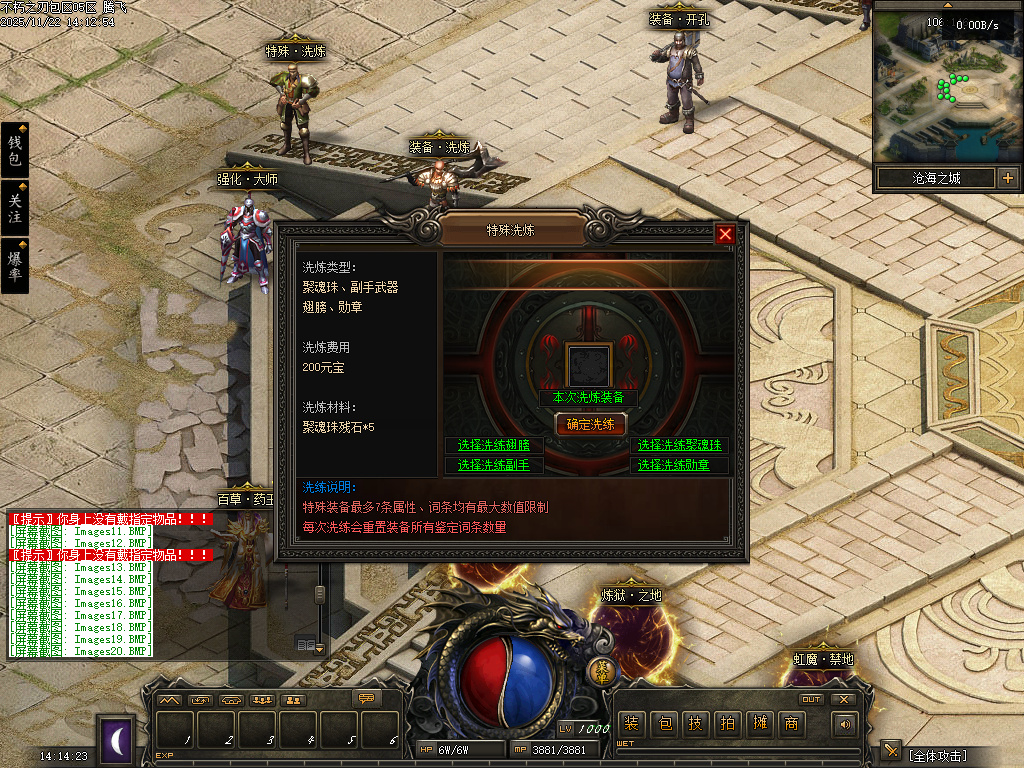
Task: Open the 商 shop panel
Action: click(x=792, y=724)
